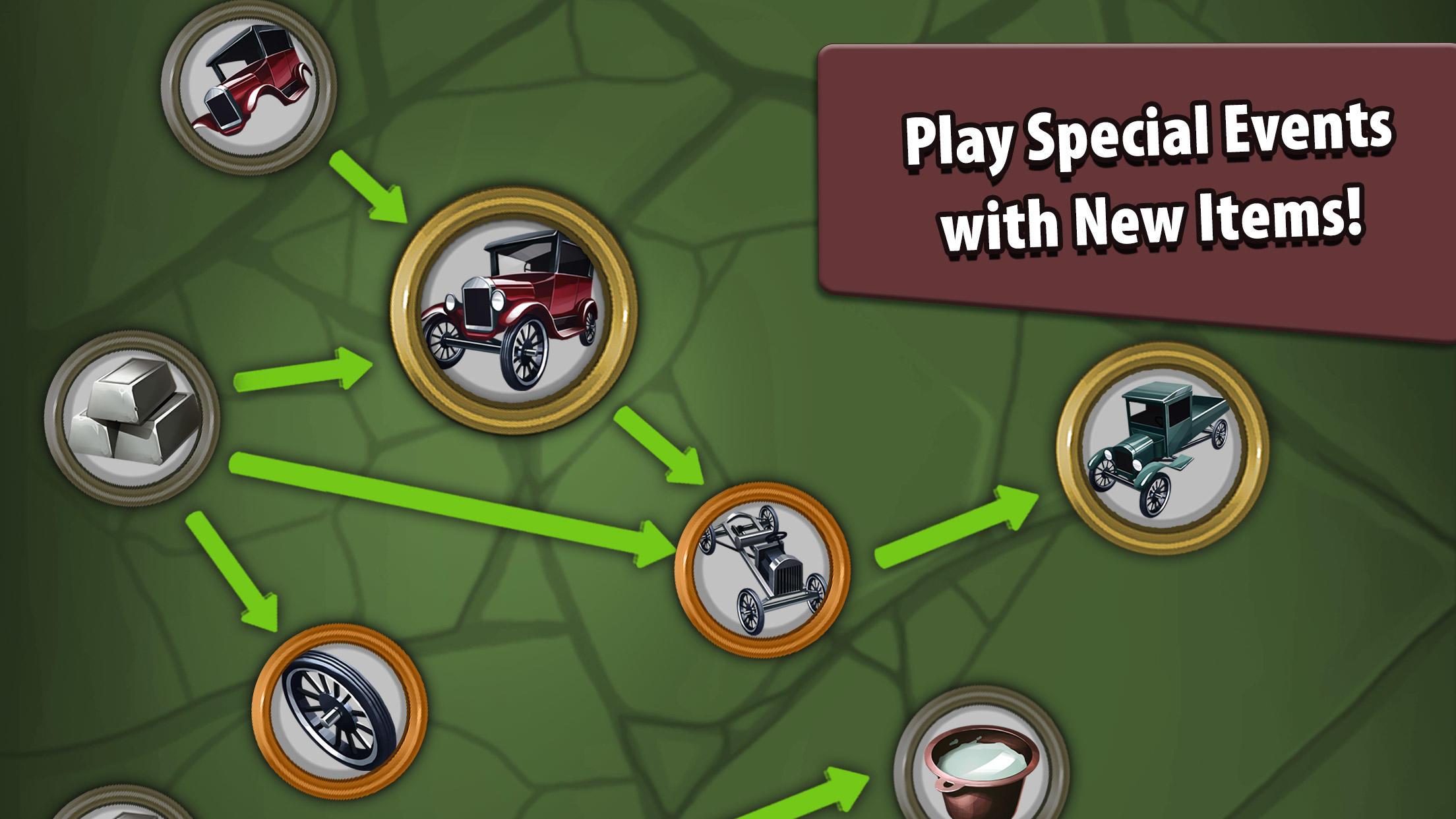Select the red Model T car node
This screenshot has height=819, width=1456.
click(x=514, y=317)
